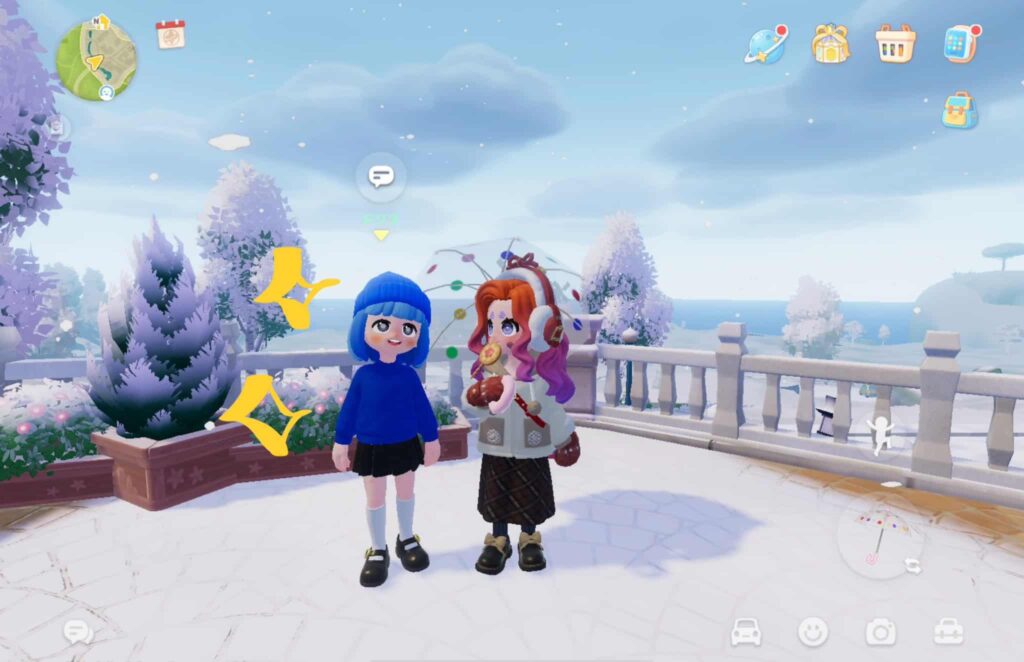Tap the swap arrows beside the umbrella
The width and height of the screenshot is (1024, 662).
tap(913, 566)
